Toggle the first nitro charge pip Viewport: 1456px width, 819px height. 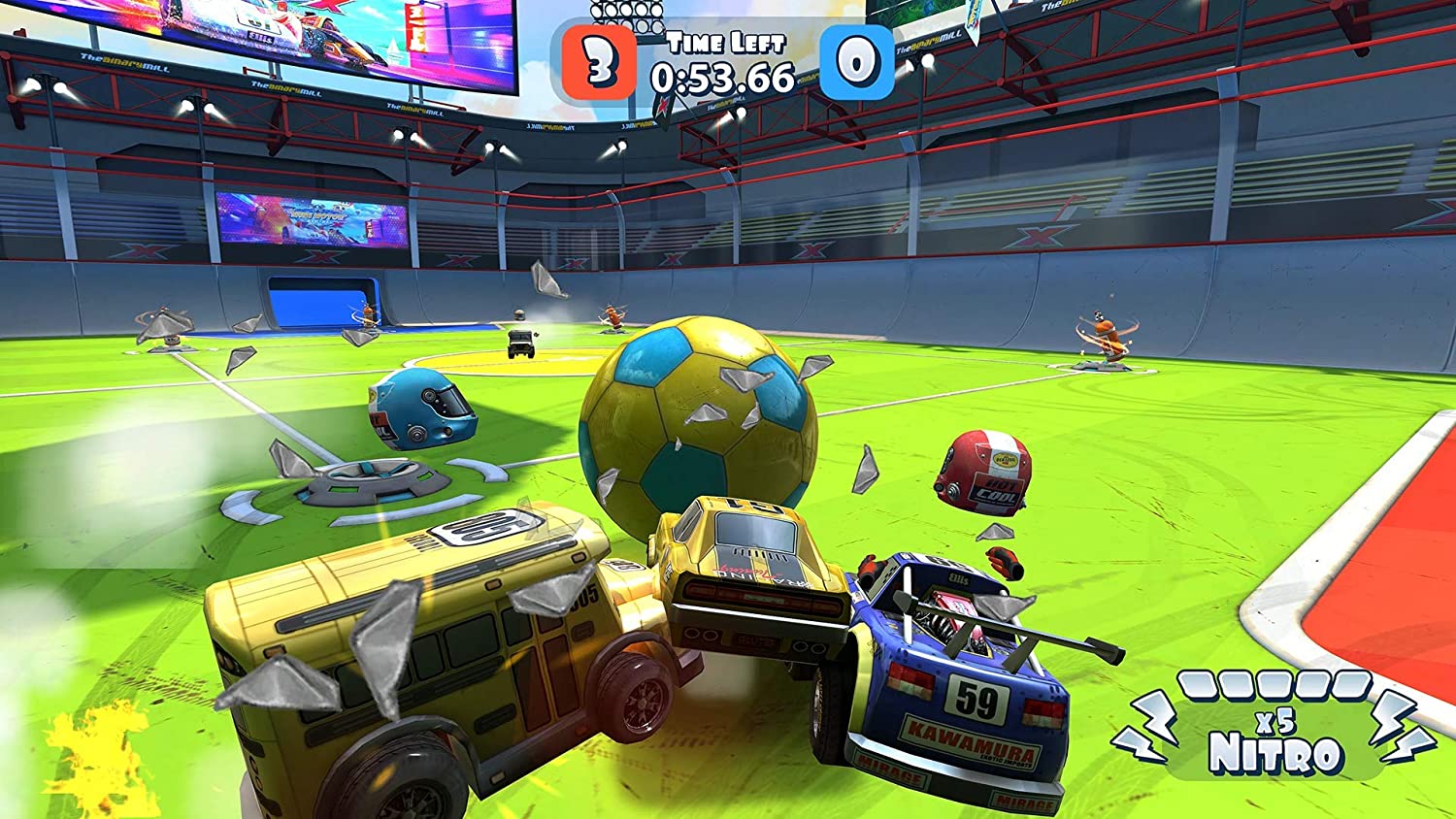point(1199,684)
